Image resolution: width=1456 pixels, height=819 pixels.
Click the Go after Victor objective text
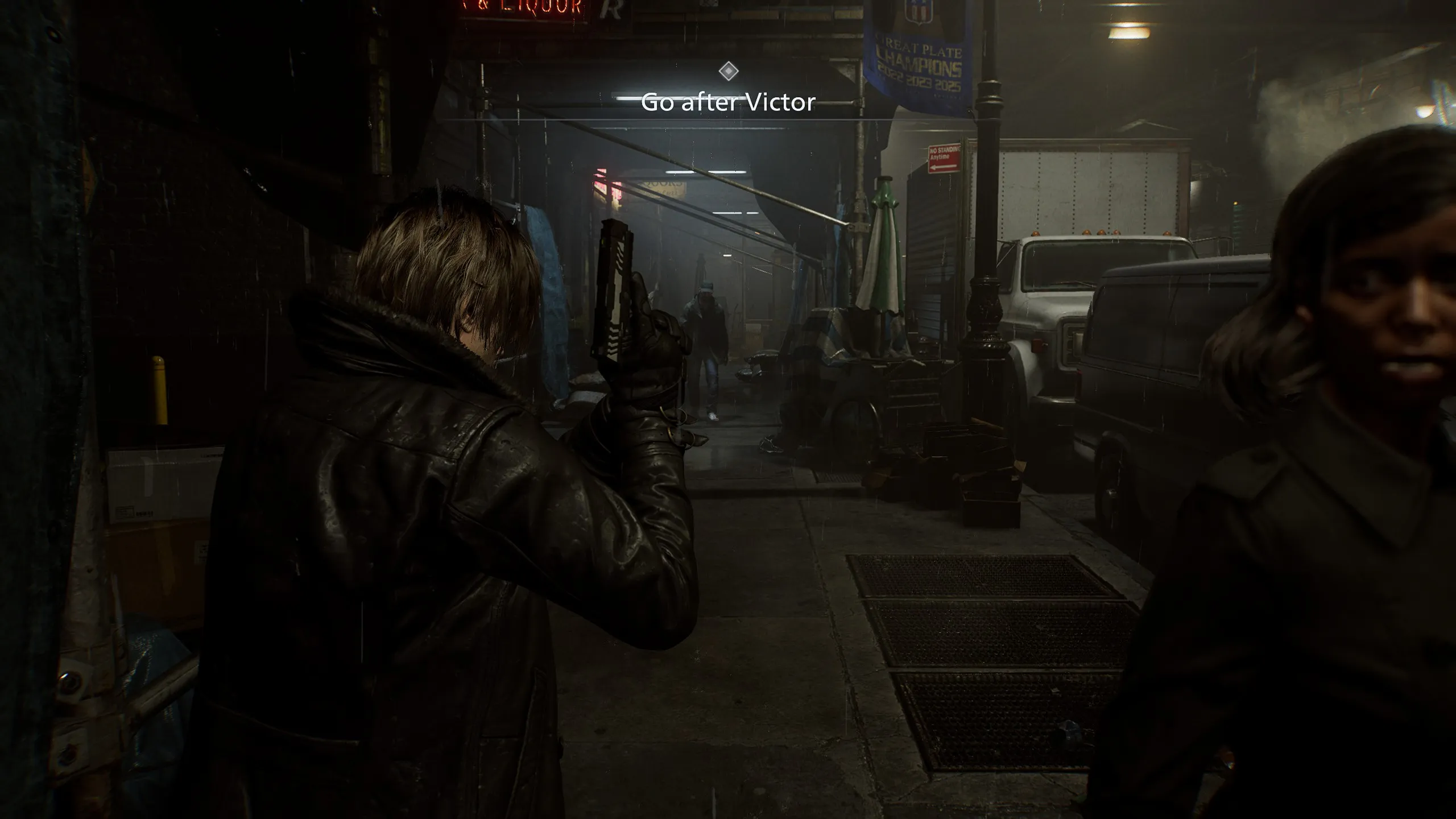tap(729, 104)
